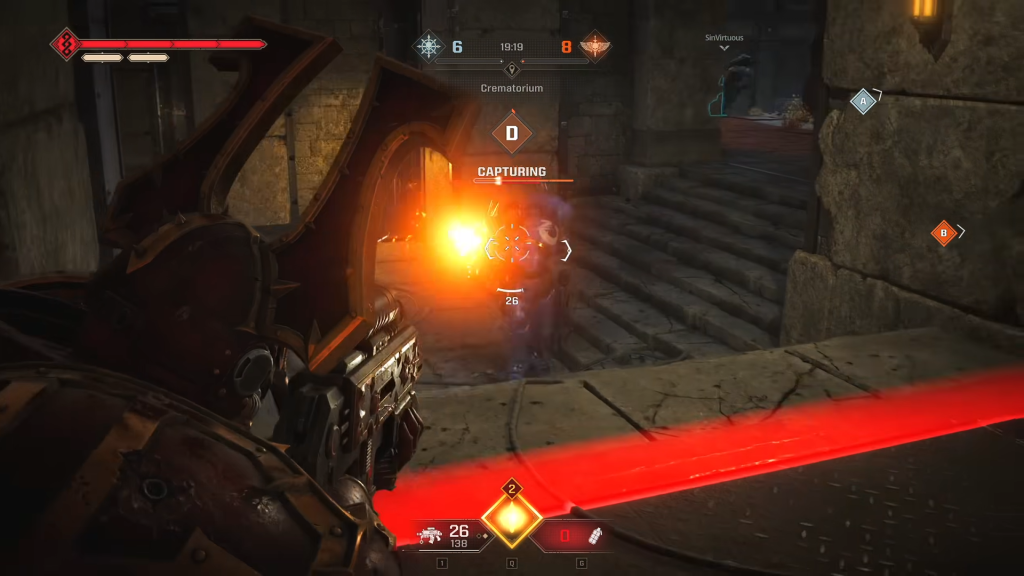Select the red class emblem by health bar
Image resolution: width=1024 pixels, height=576 pixels.
(x=66, y=44)
